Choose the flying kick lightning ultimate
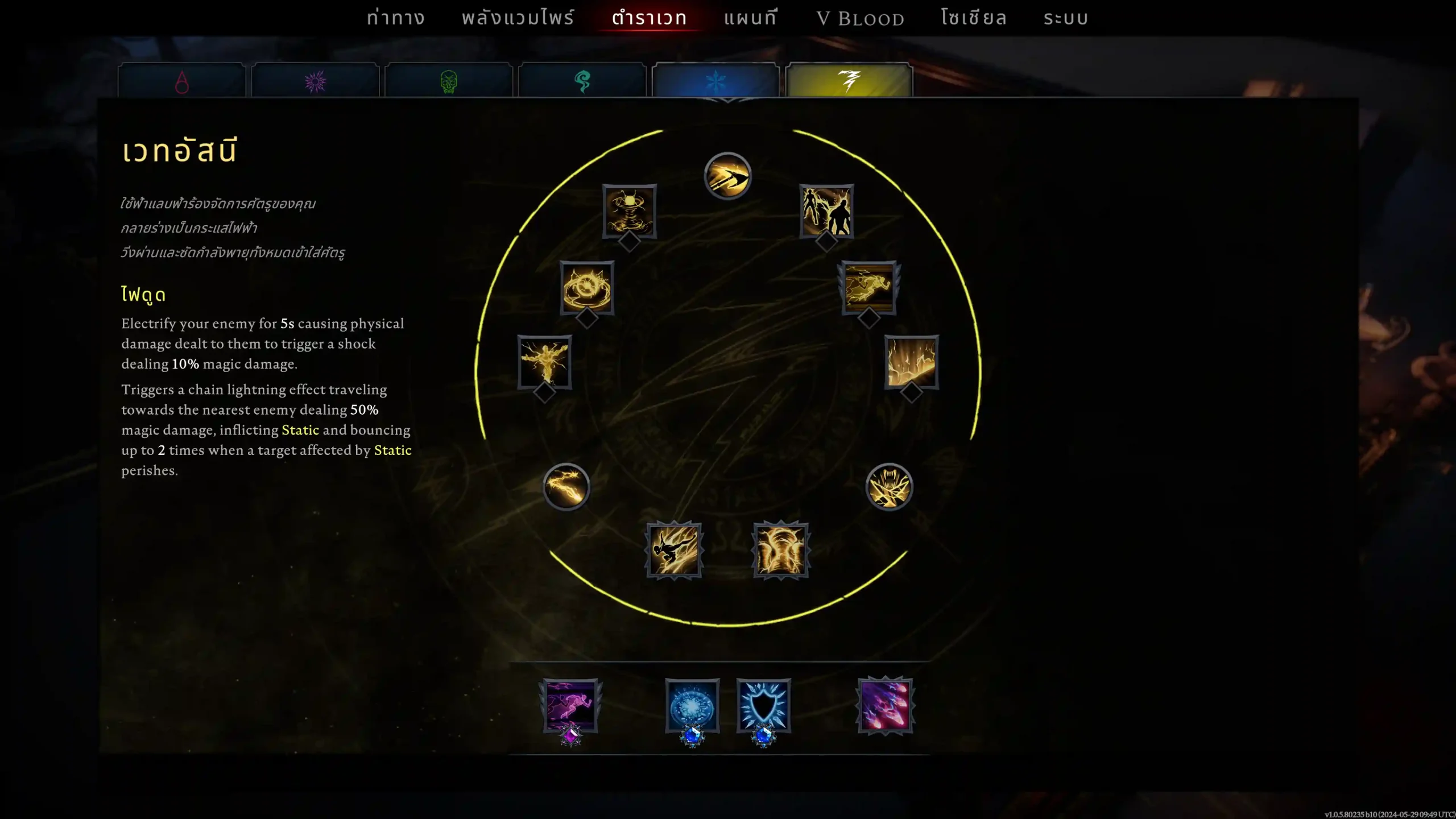This screenshot has width=1456, height=819. point(674,550)
